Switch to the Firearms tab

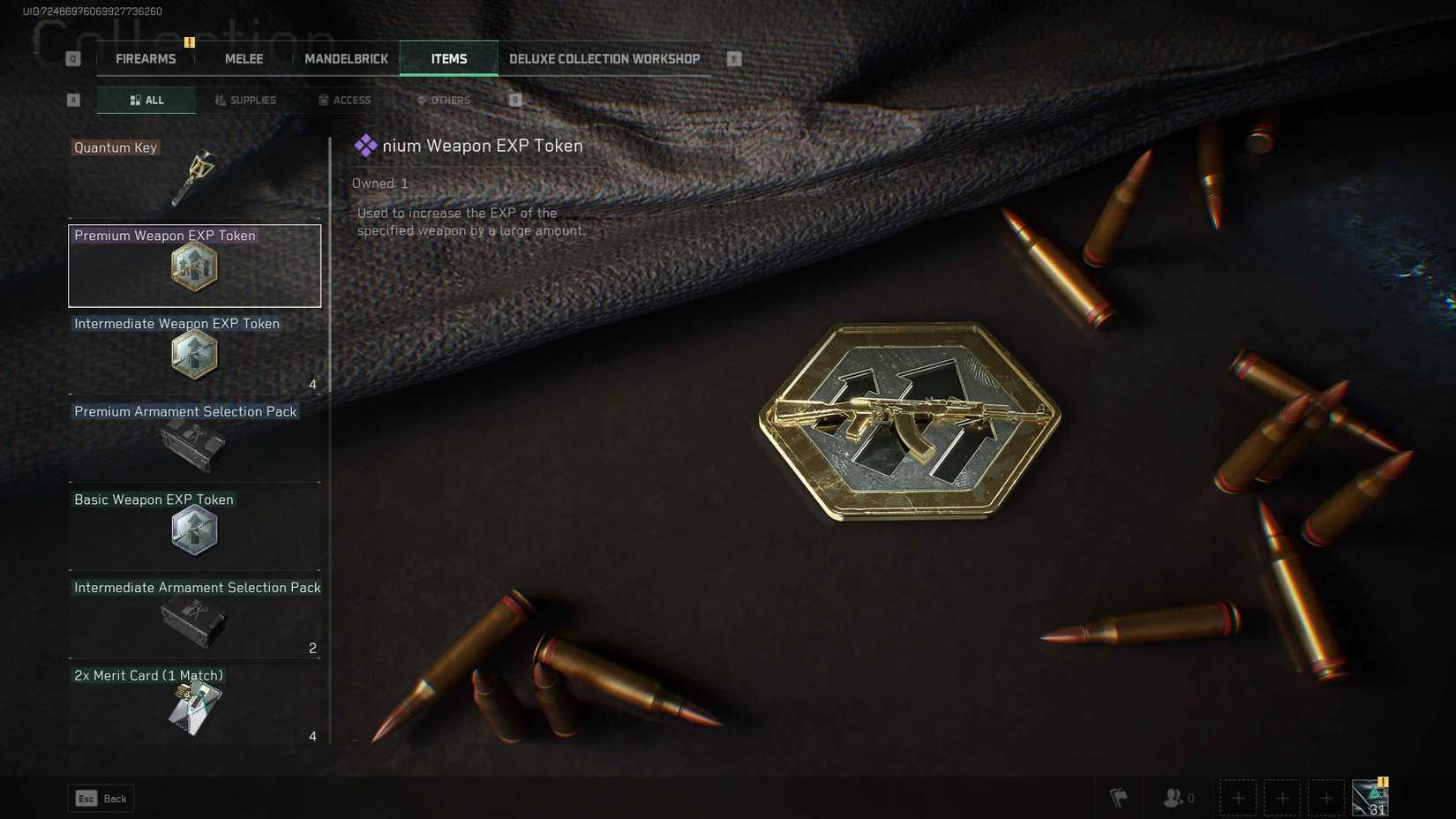tap(145, 58)
